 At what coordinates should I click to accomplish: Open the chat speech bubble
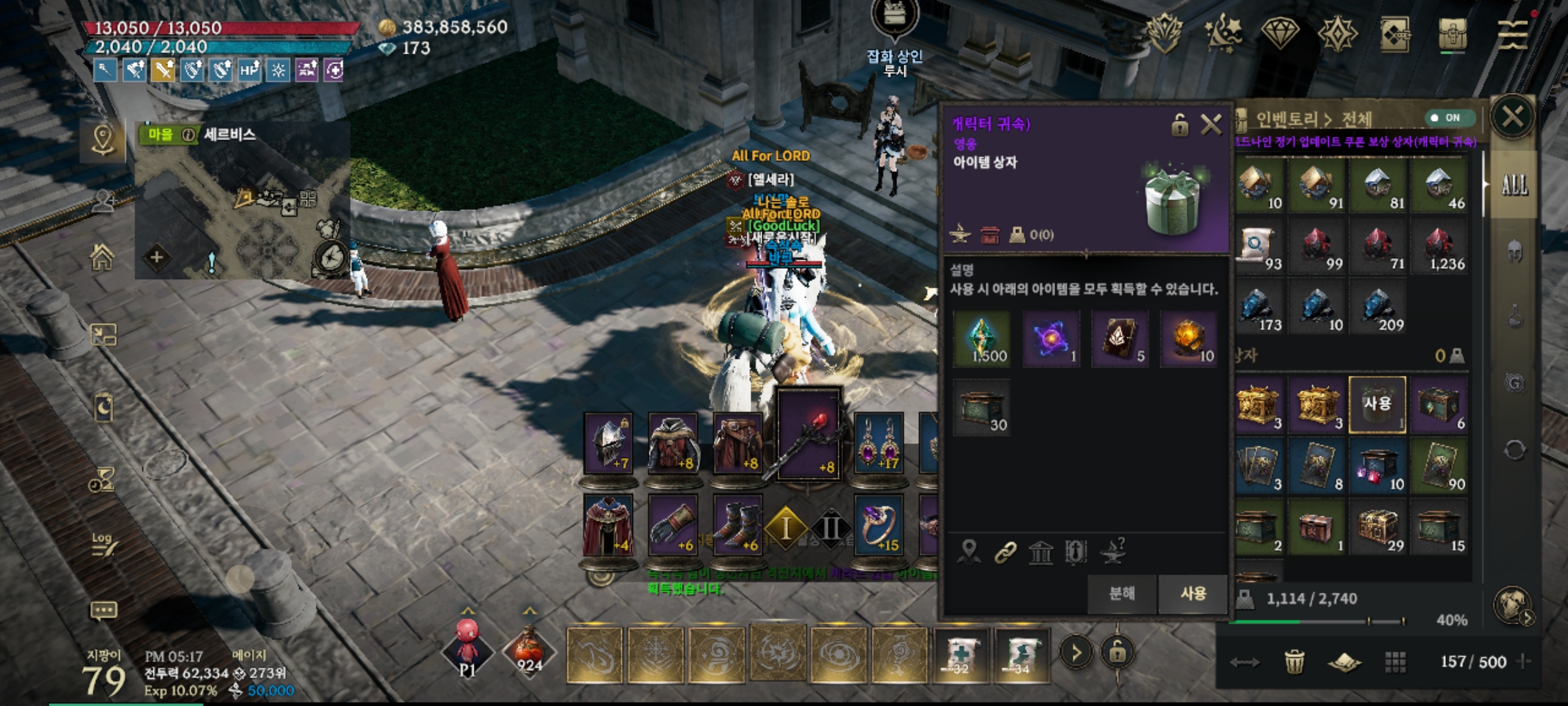pyautogui.click(x=103, y=611)
